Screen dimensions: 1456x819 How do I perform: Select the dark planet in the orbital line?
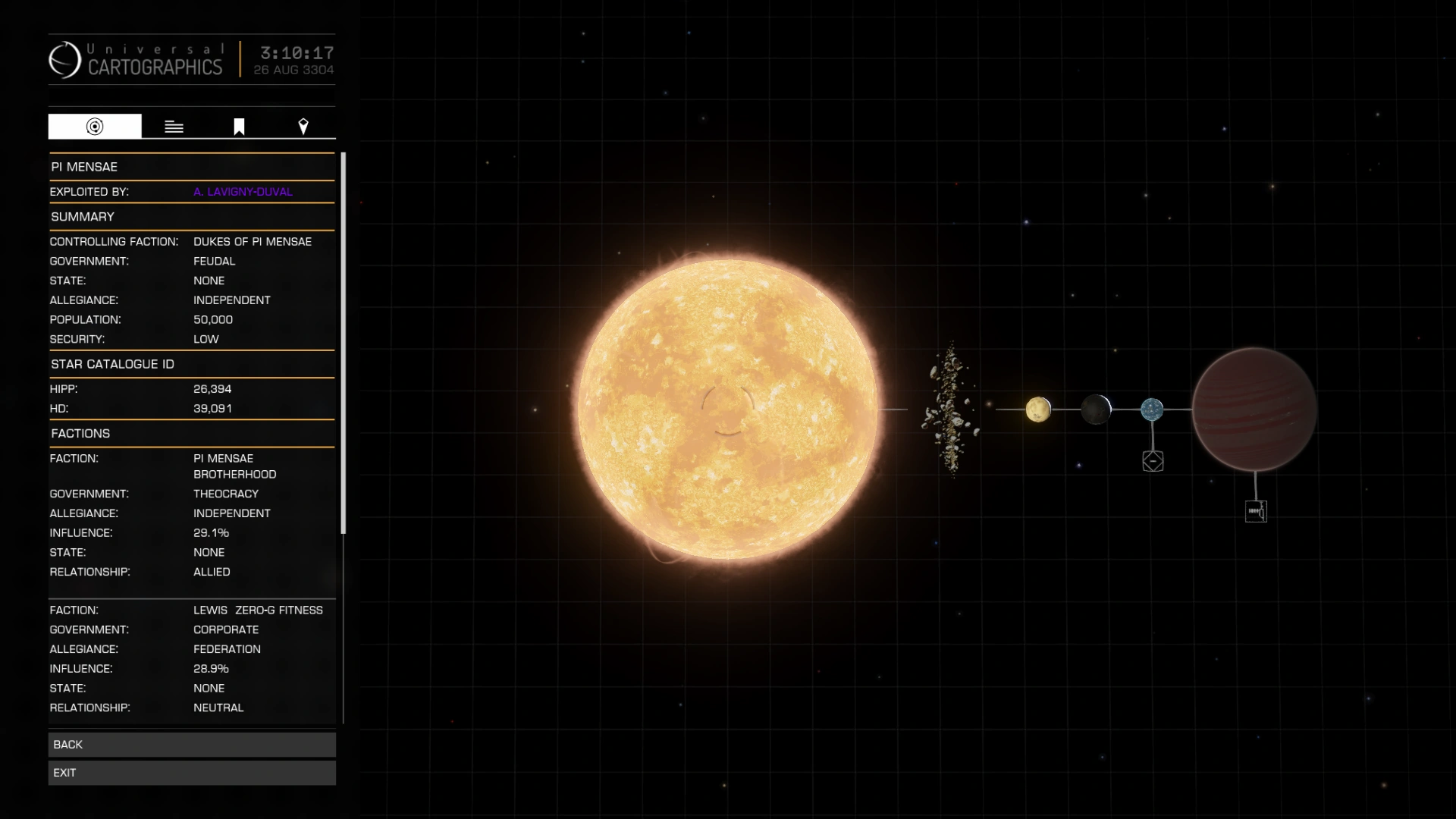[1096, 409]
